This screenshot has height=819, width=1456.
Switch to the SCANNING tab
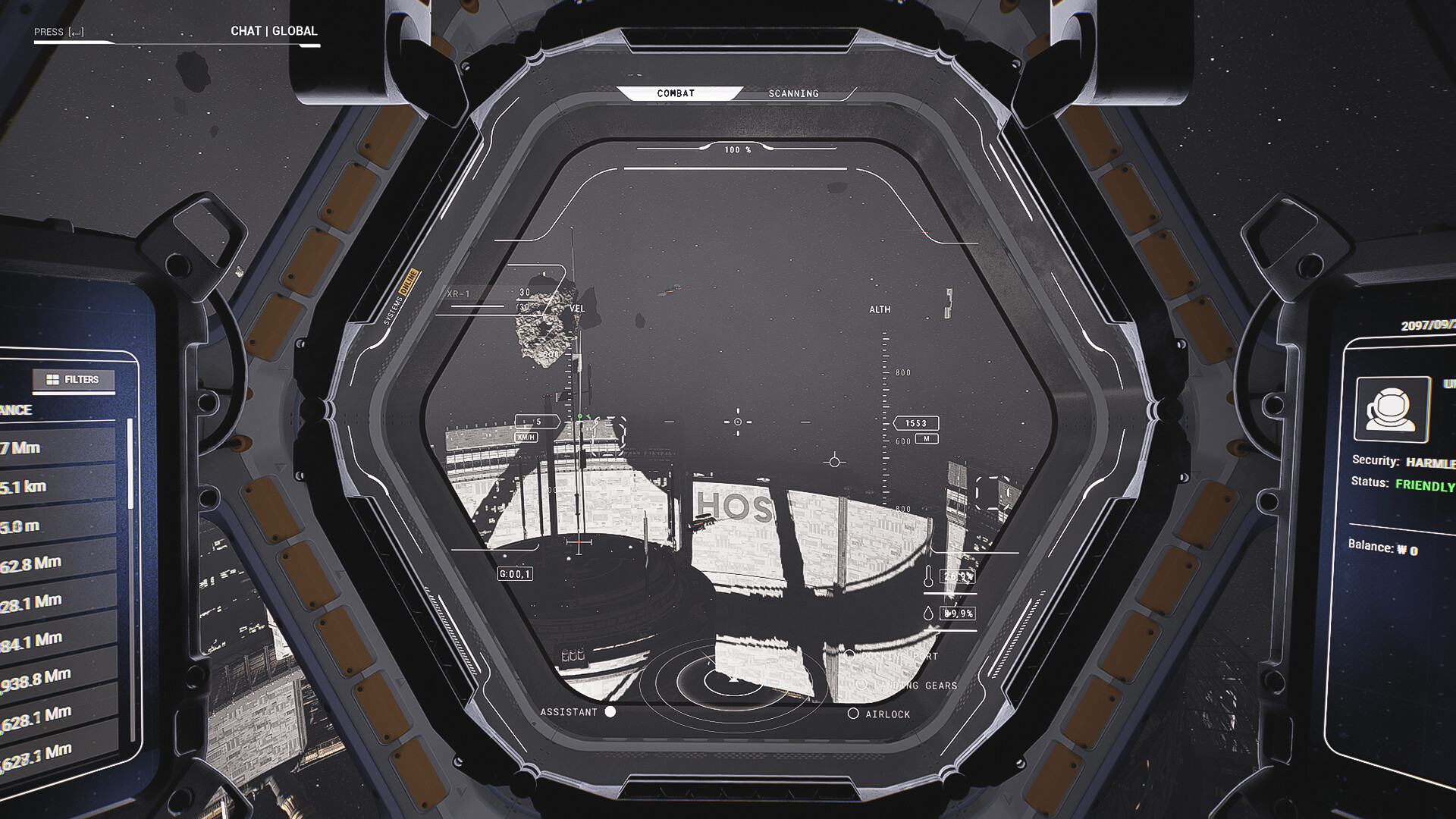(792, 93)
